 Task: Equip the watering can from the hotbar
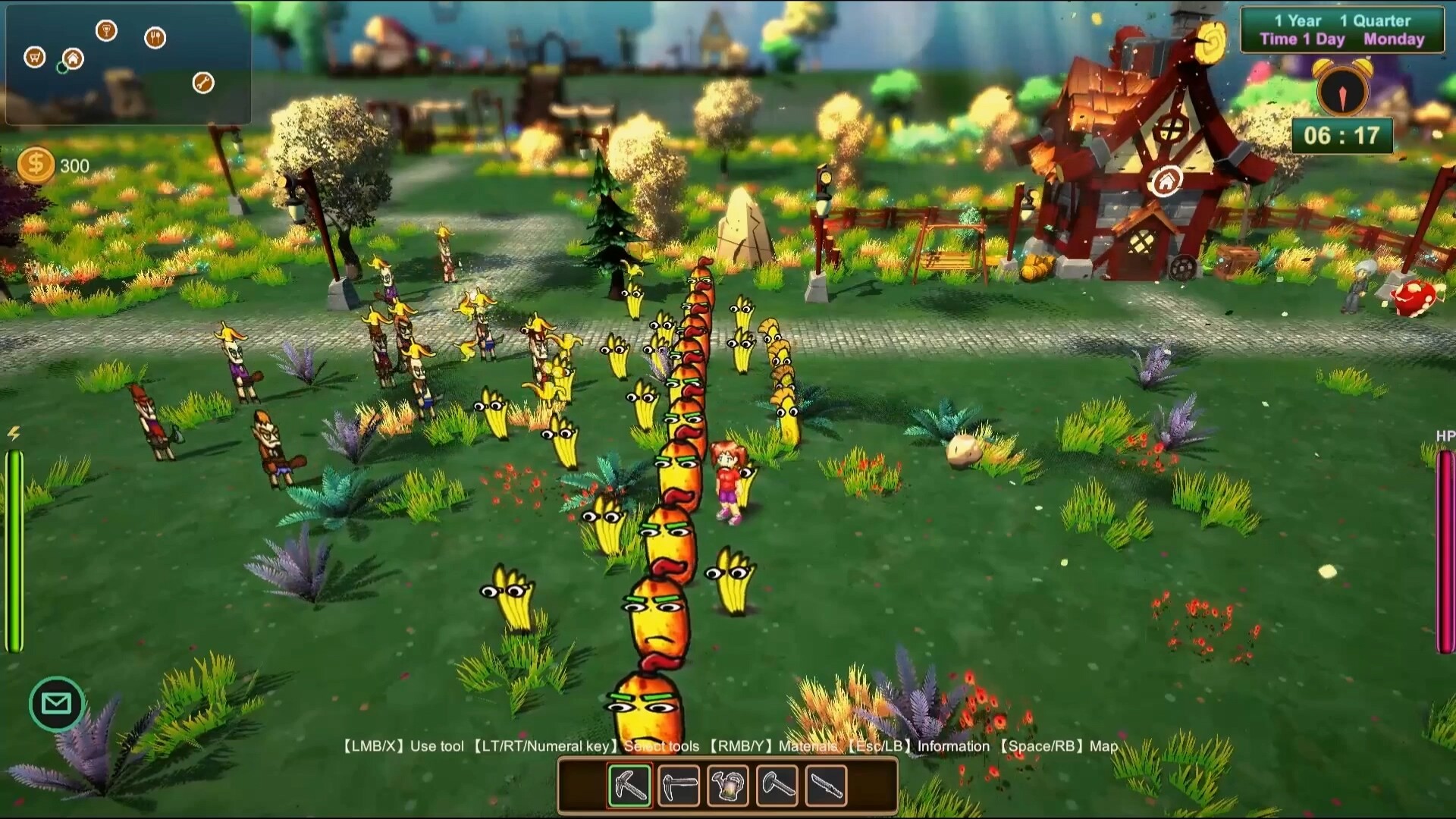728,785
